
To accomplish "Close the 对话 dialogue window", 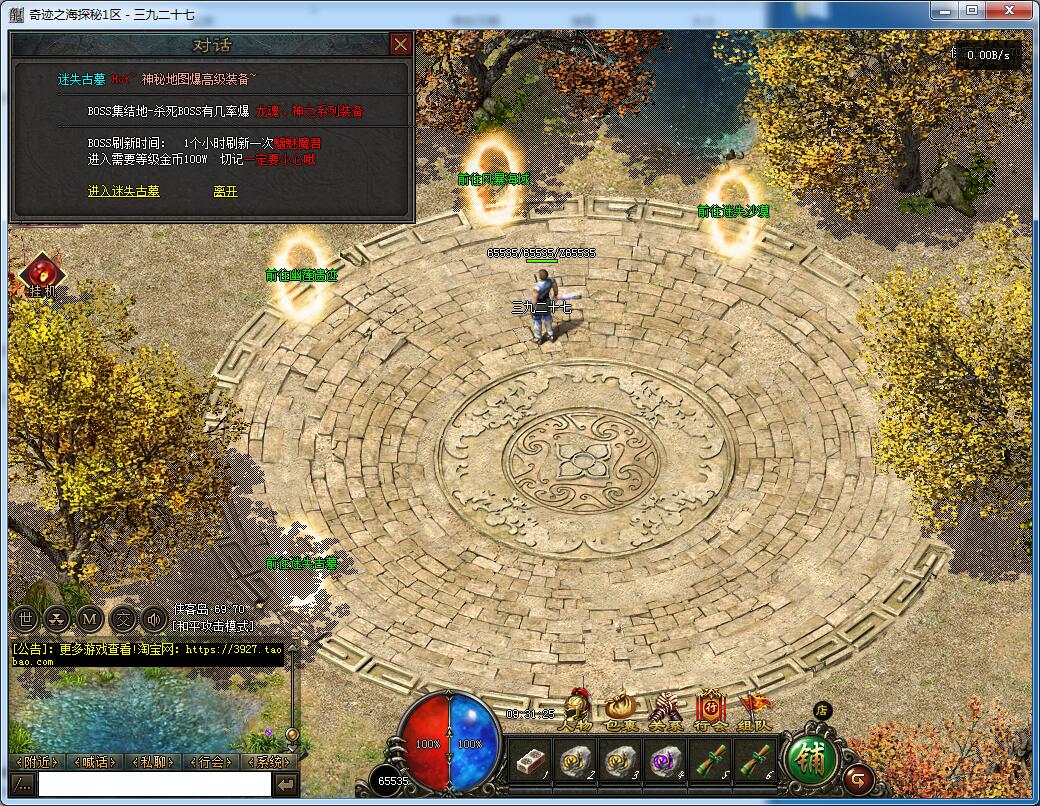I will (x=400, y=45).
